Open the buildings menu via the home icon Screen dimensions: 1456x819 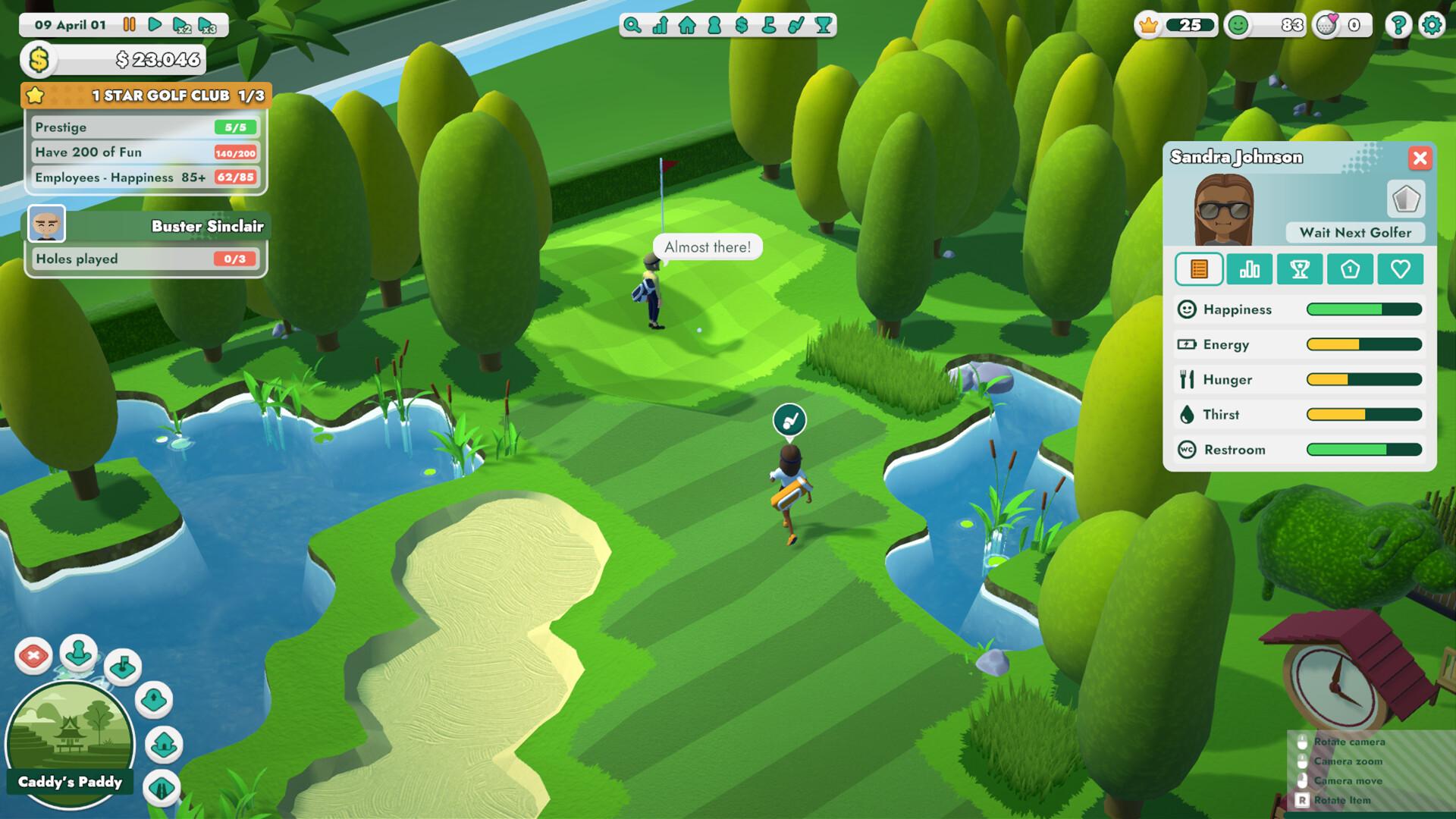click(687, 25)
